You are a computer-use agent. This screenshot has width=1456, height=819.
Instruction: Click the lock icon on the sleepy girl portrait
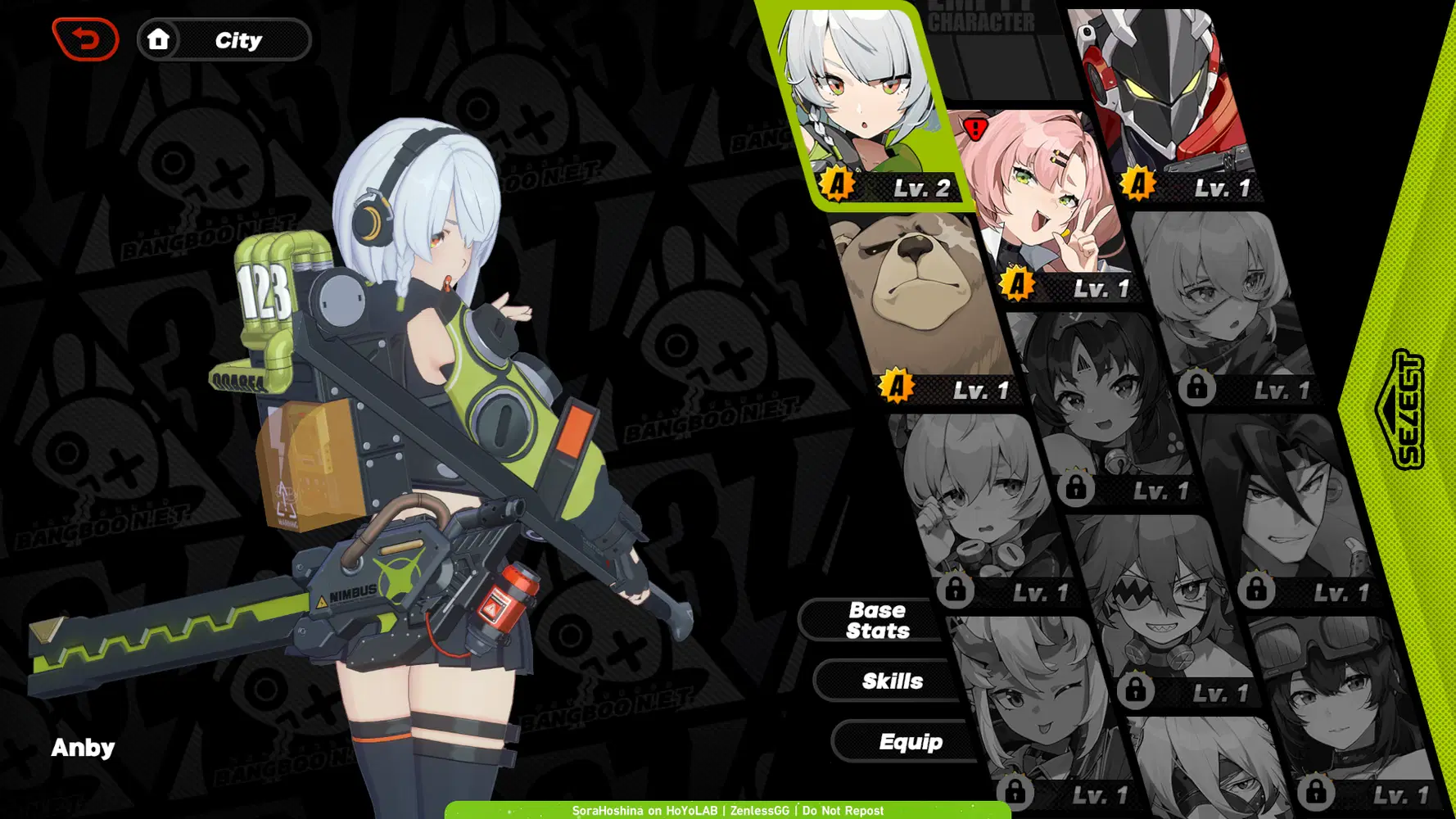(954, 589)
